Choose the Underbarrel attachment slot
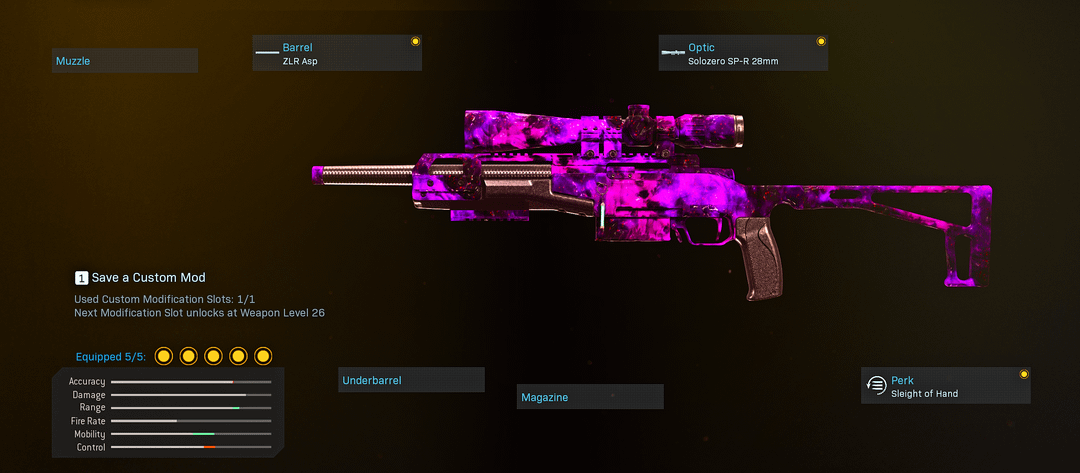The height and width of the screenshot is (473, 1080). click(x=411, y=380)
